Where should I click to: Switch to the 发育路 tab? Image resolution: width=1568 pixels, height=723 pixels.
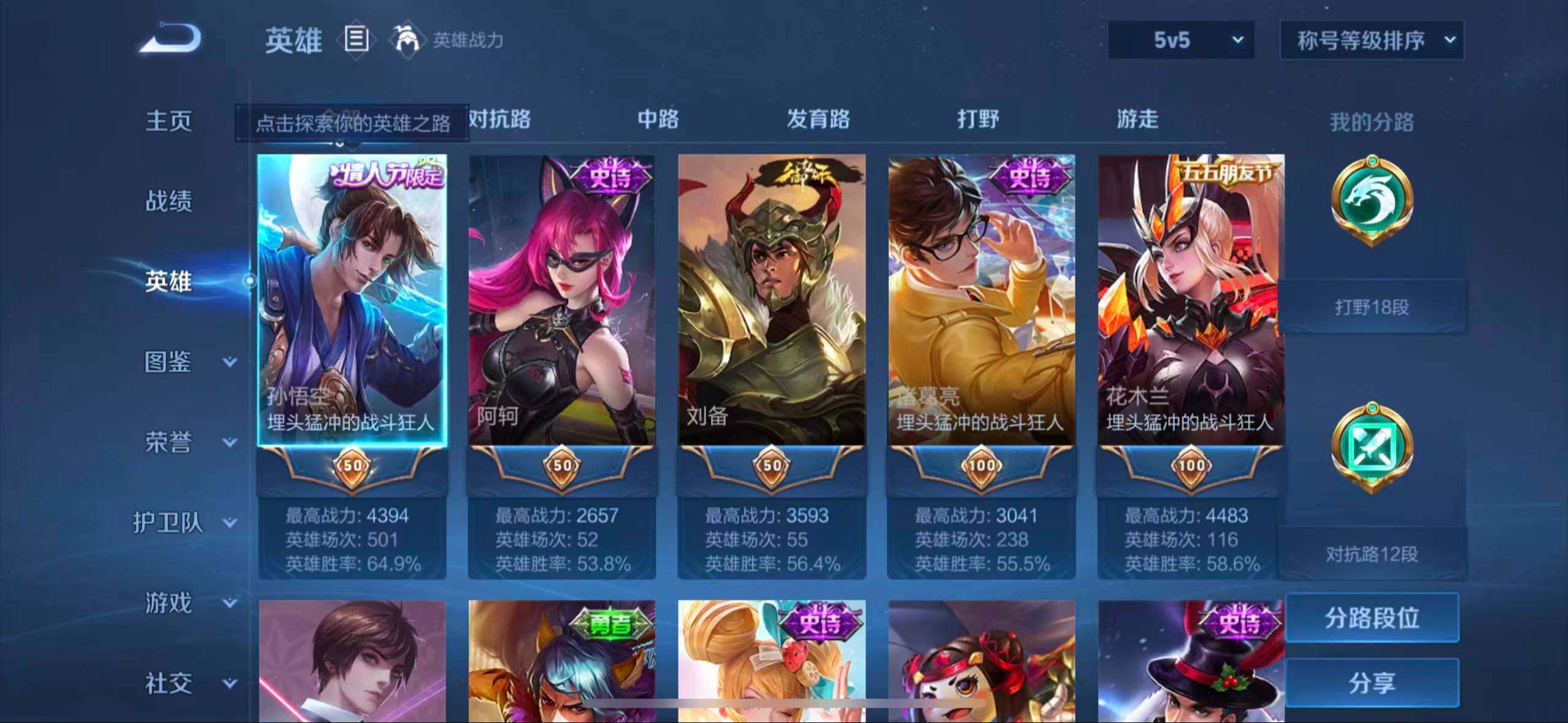[x=818, y=120]
